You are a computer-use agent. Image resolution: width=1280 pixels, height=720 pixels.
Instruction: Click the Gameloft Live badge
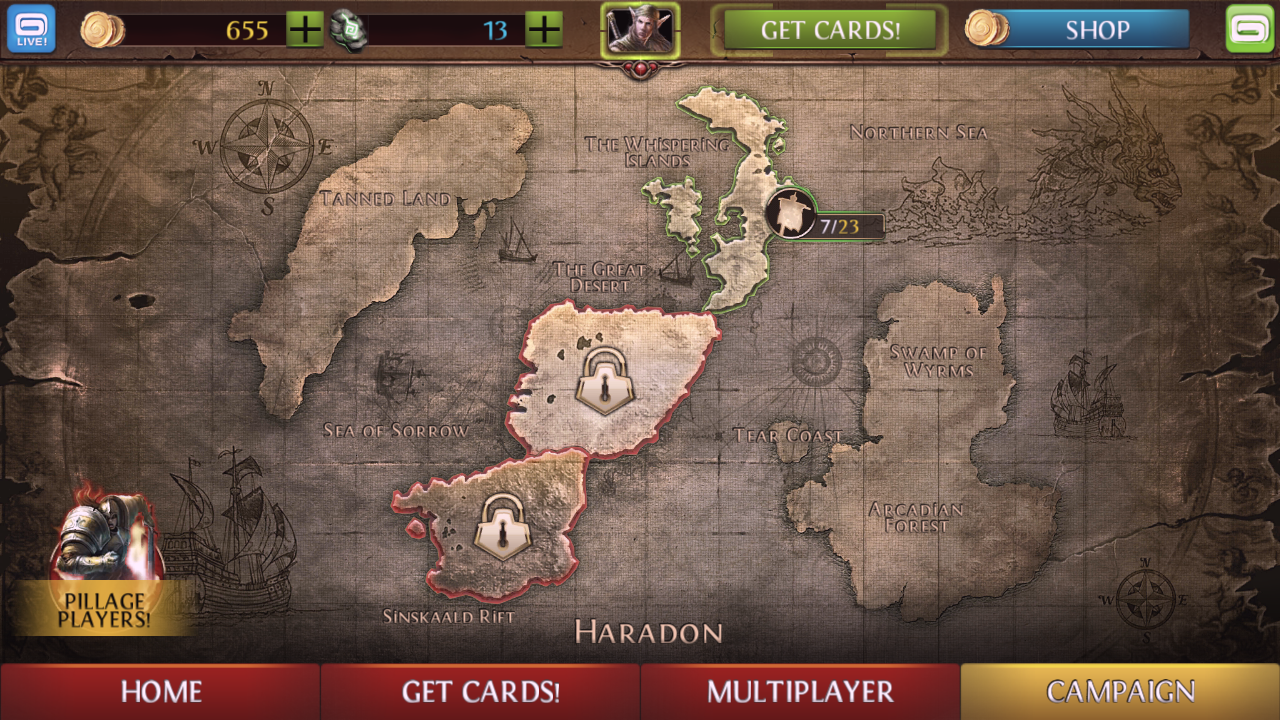[x=31, y=29]
